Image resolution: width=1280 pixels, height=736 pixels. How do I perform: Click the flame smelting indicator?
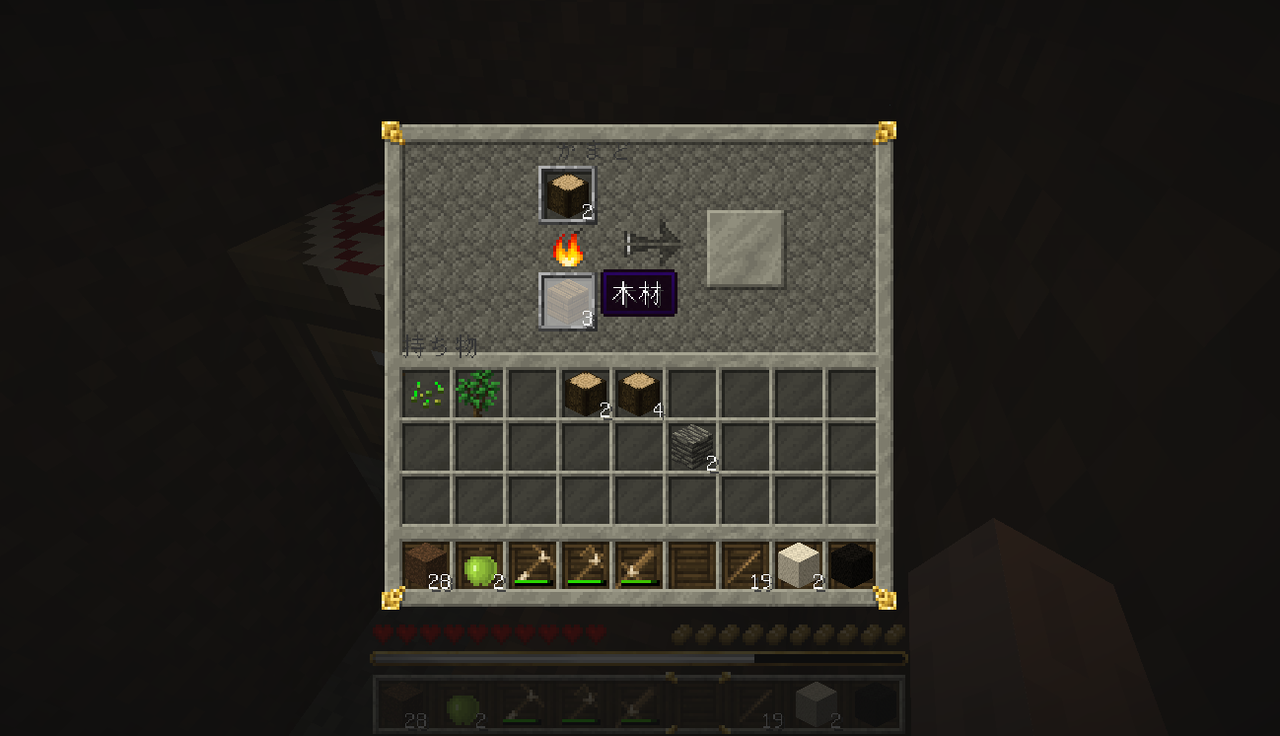568,250
